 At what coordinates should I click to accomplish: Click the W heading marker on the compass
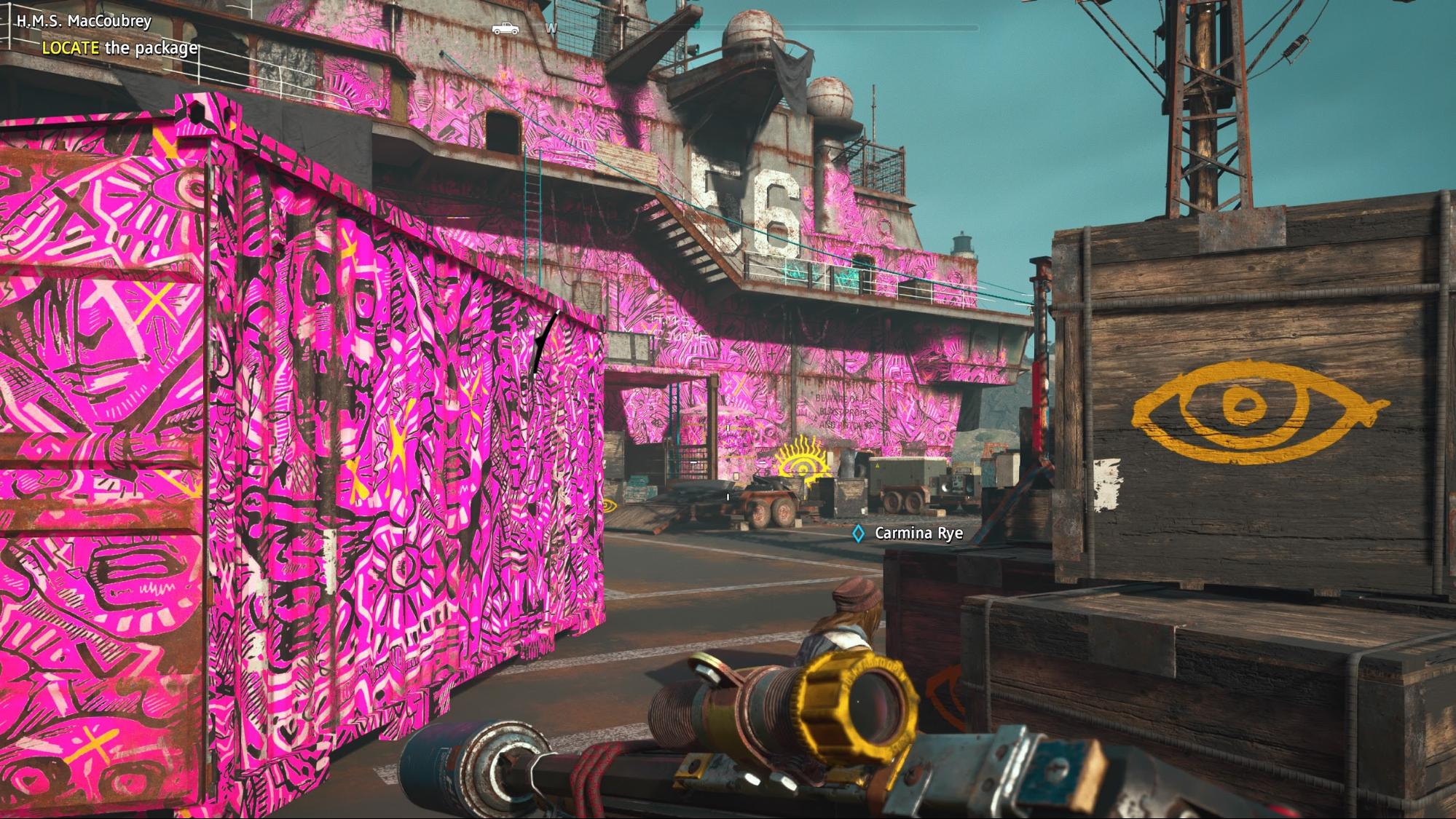(x=551, y=28)
